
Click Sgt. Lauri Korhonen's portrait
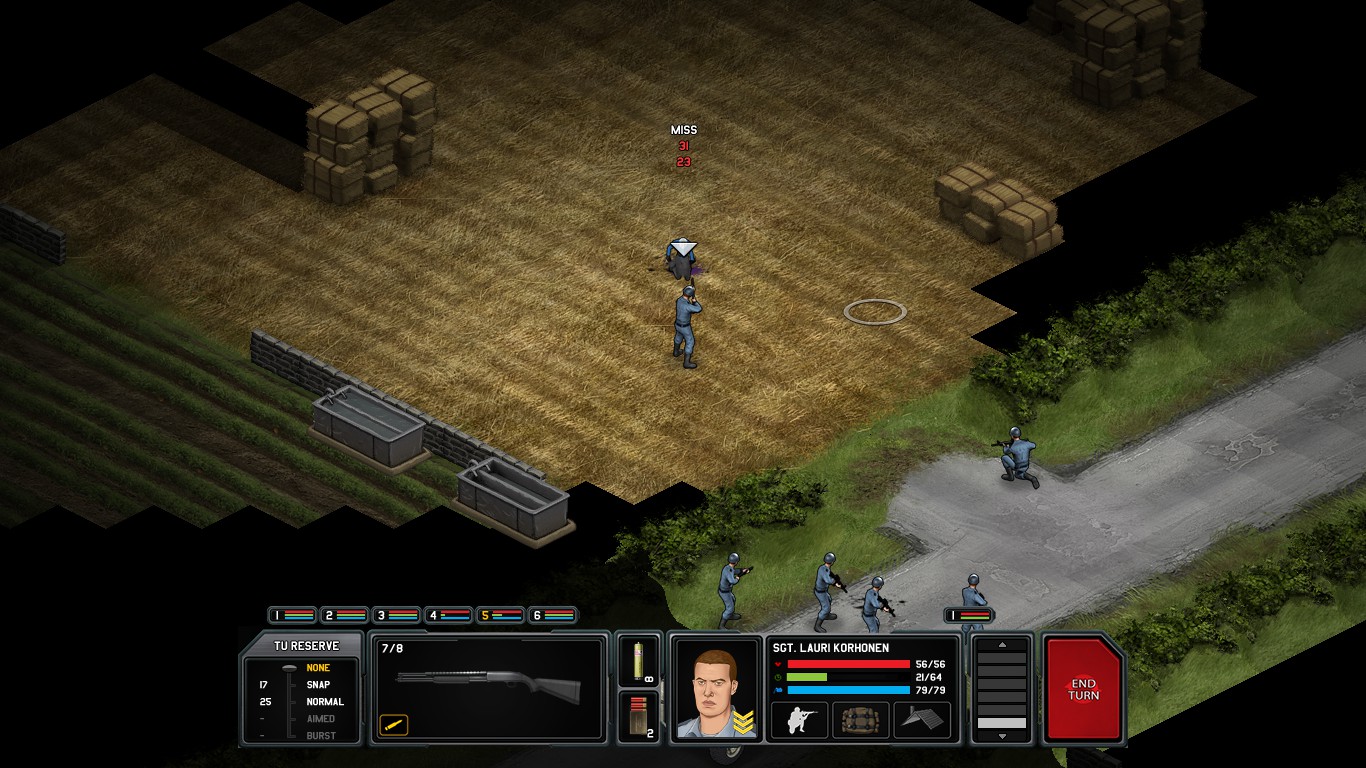click(715, 688)
